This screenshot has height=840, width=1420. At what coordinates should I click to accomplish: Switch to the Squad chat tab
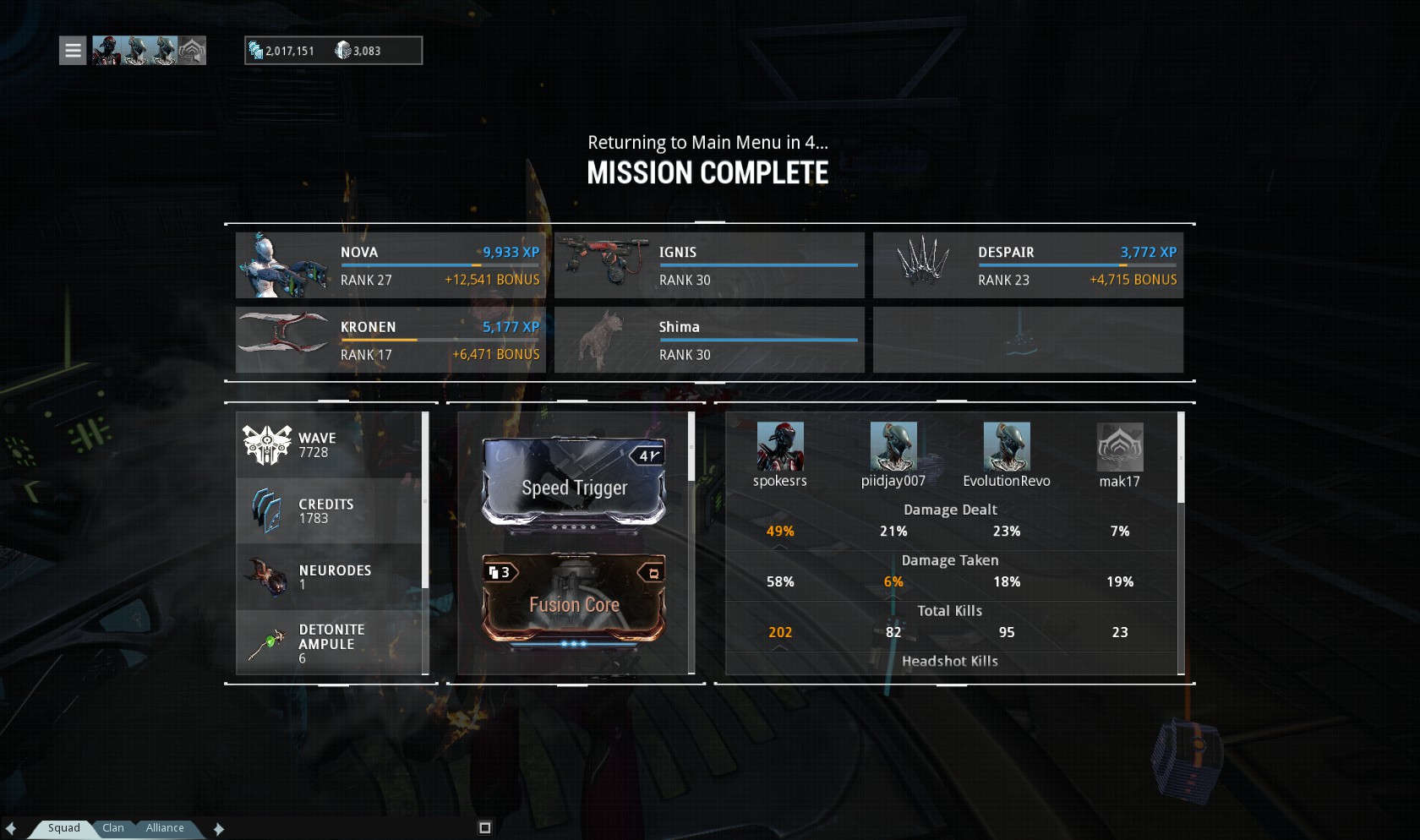(x=63, y=828)
